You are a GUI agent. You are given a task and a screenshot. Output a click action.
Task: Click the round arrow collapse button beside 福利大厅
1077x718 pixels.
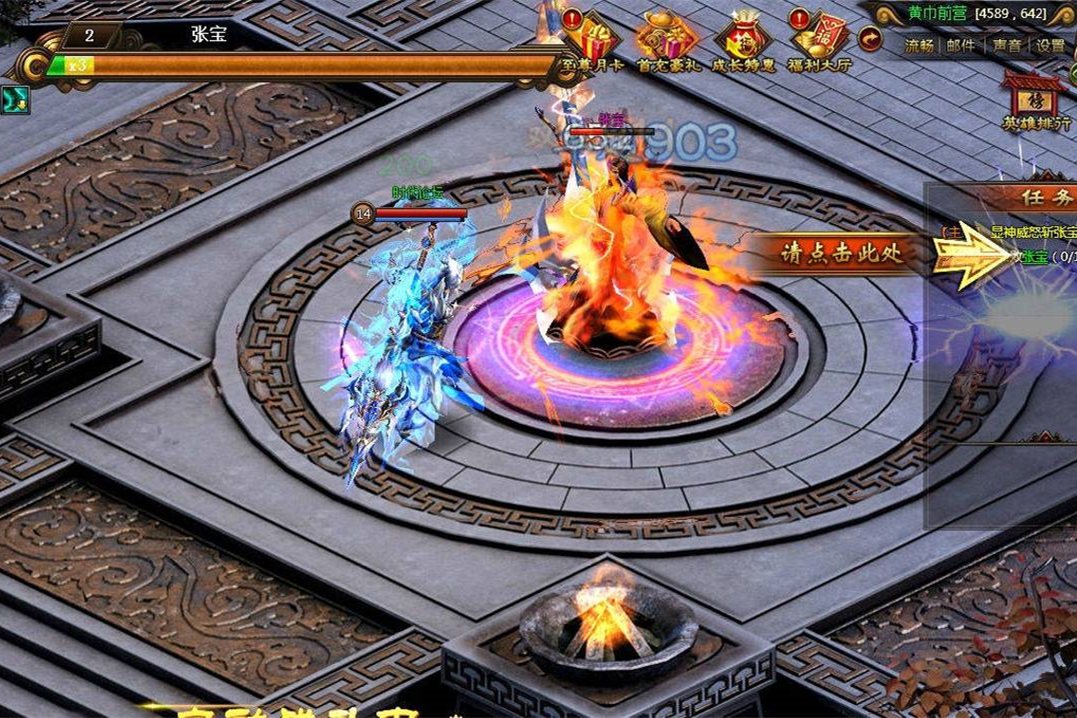click(871, 39)
